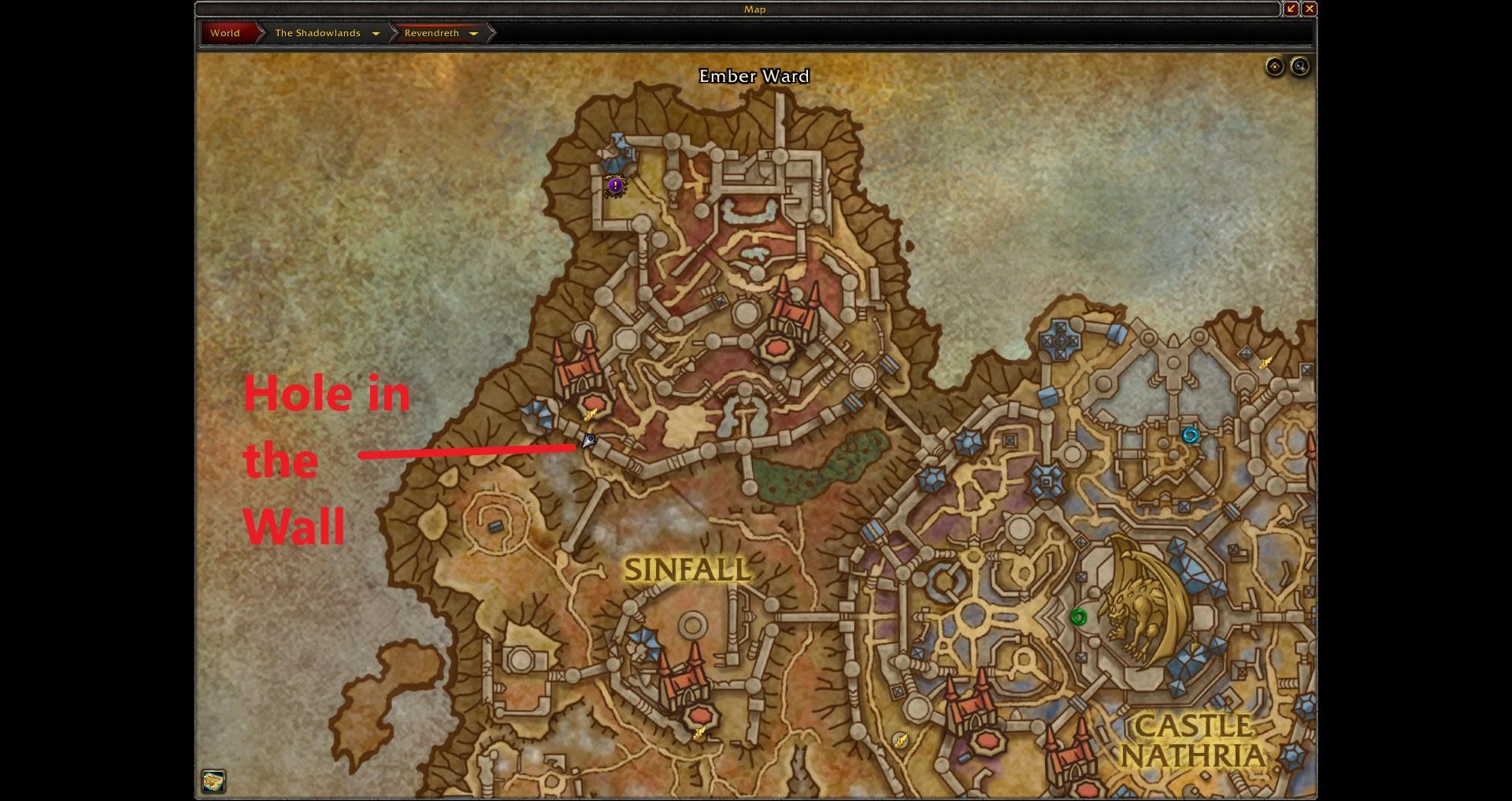This screenshot has height=801, width=1512.
Task: Select the purple exclamation quest marker in Ember Ward
Action: pyautogui.click(x=615, y=184)
